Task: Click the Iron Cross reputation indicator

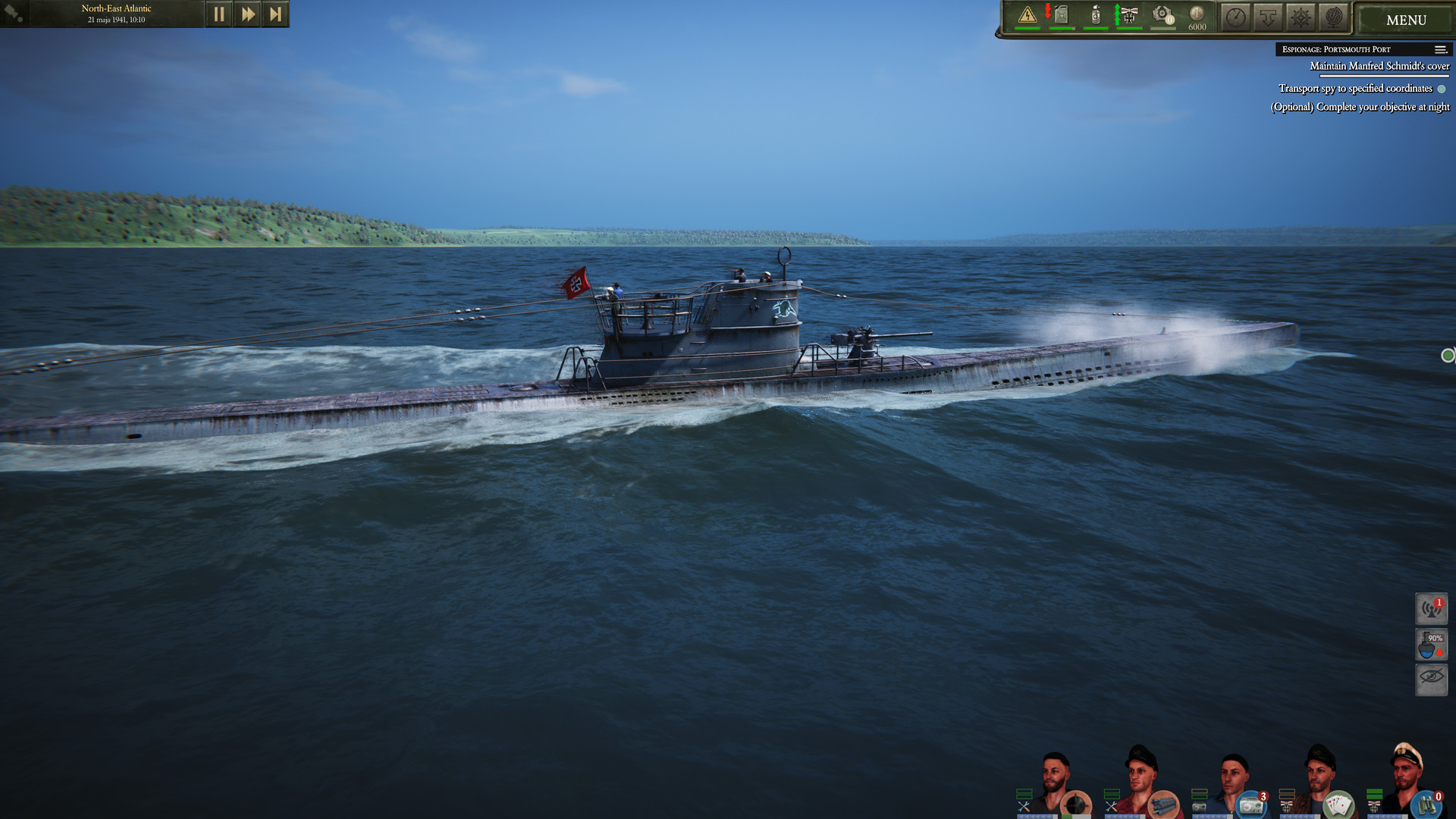Action: [x=1131, y=14]
